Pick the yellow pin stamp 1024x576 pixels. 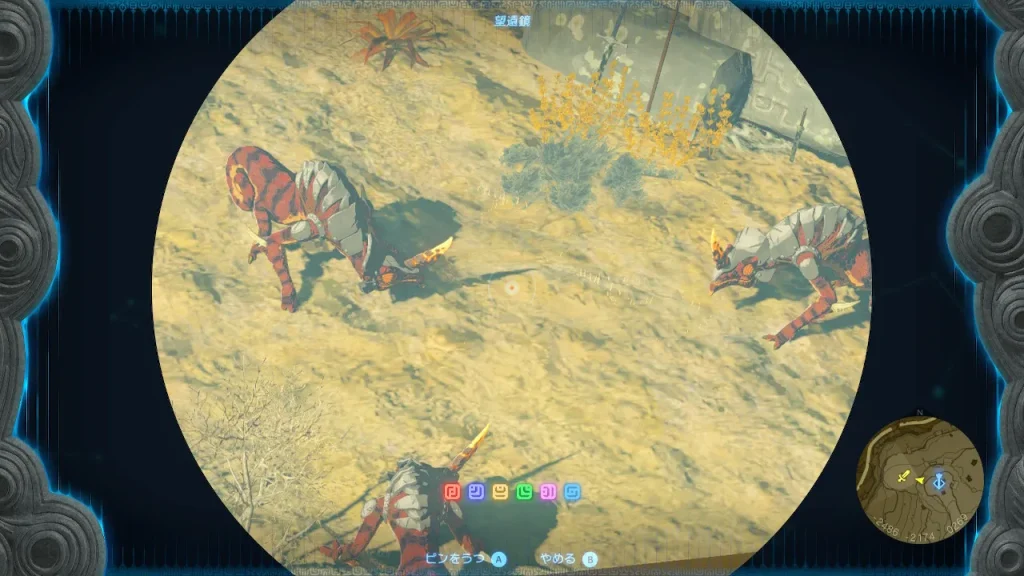point(500,492)
